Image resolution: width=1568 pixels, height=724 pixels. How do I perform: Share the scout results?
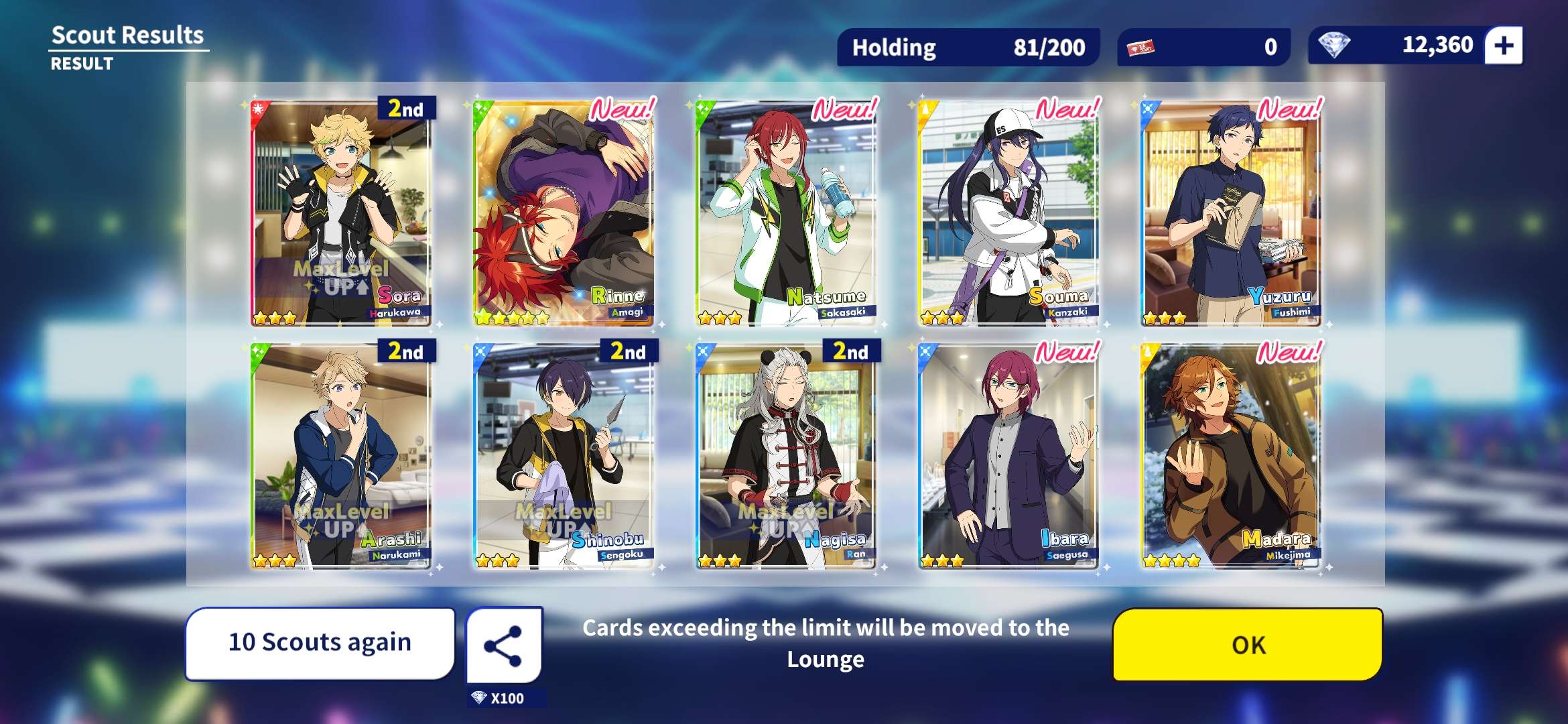(x=504, y=646)
